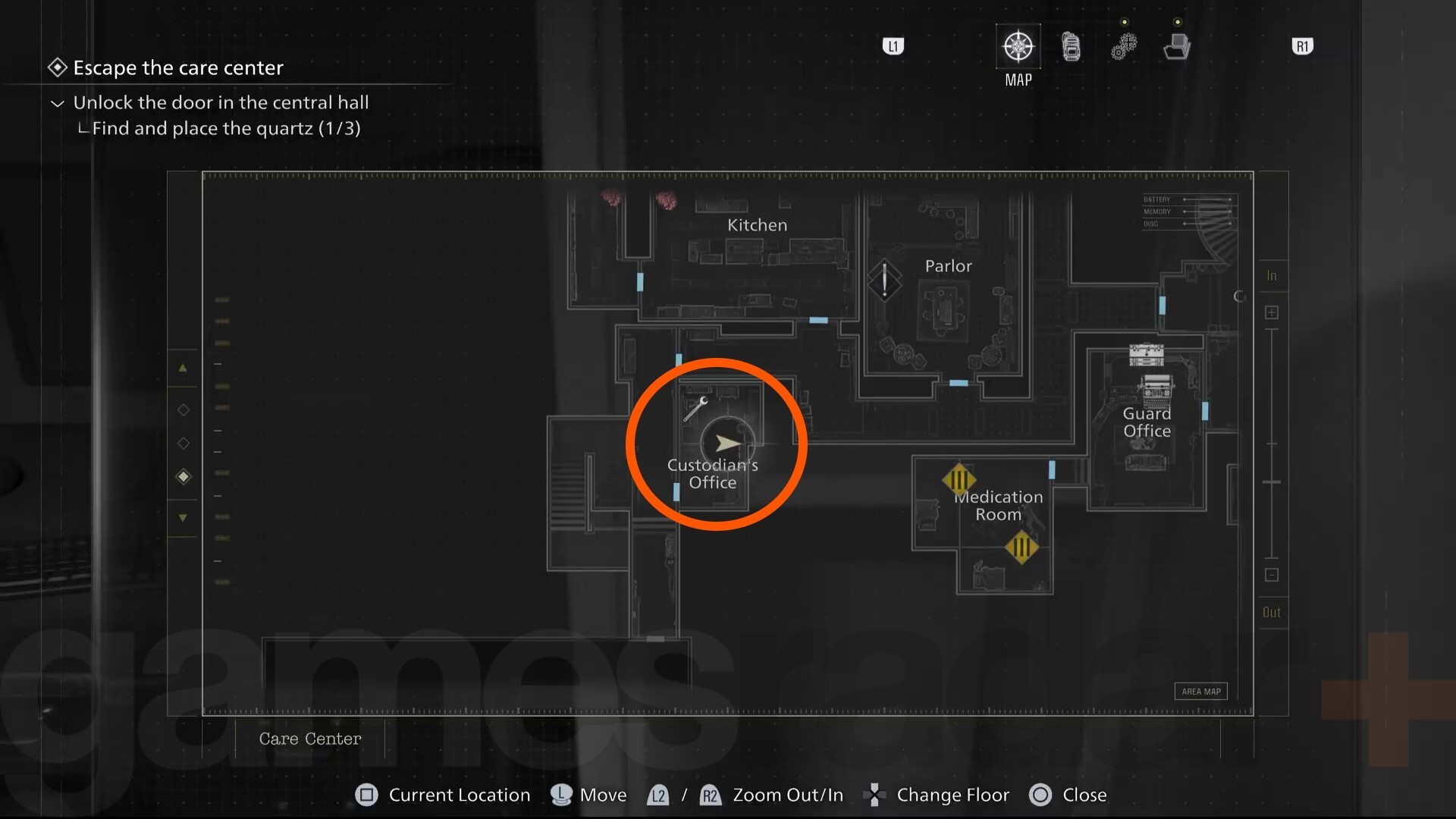Open the backpack inventory tab
The width and height of the screenshot is (1456, 819).
[1070, 45]
